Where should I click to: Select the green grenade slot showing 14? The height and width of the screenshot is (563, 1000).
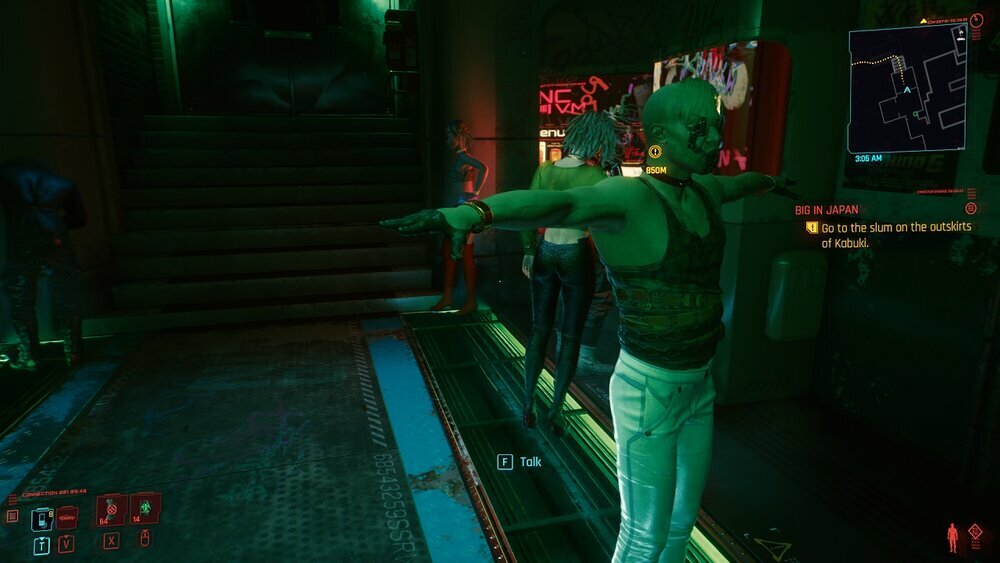tap(144, 509)
